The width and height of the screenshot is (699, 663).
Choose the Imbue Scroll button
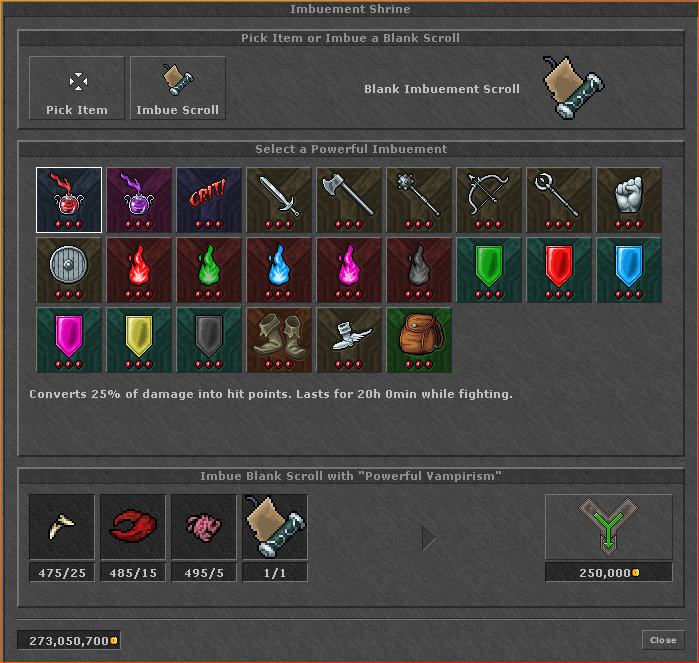click(178, 88)
